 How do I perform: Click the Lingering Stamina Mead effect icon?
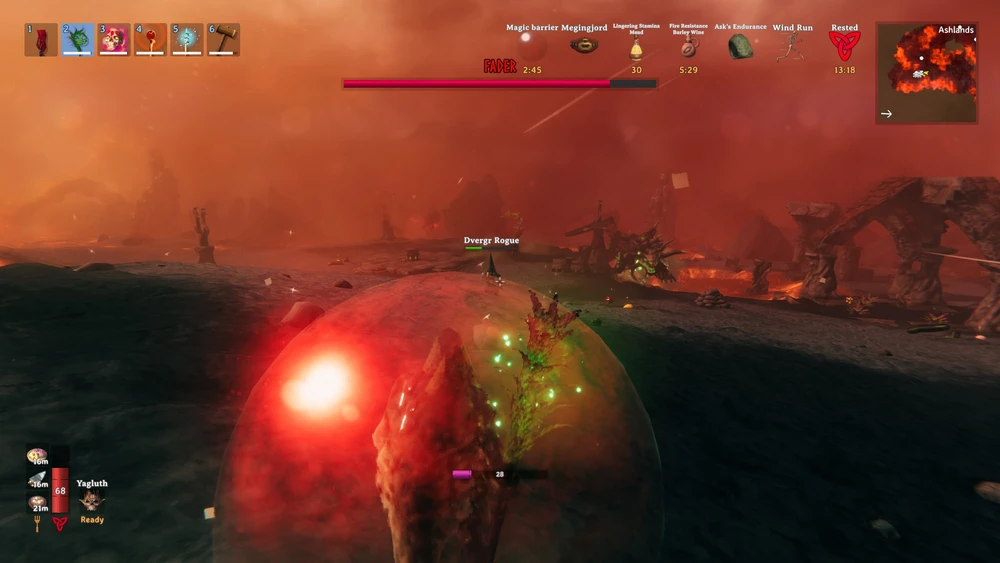636,48
